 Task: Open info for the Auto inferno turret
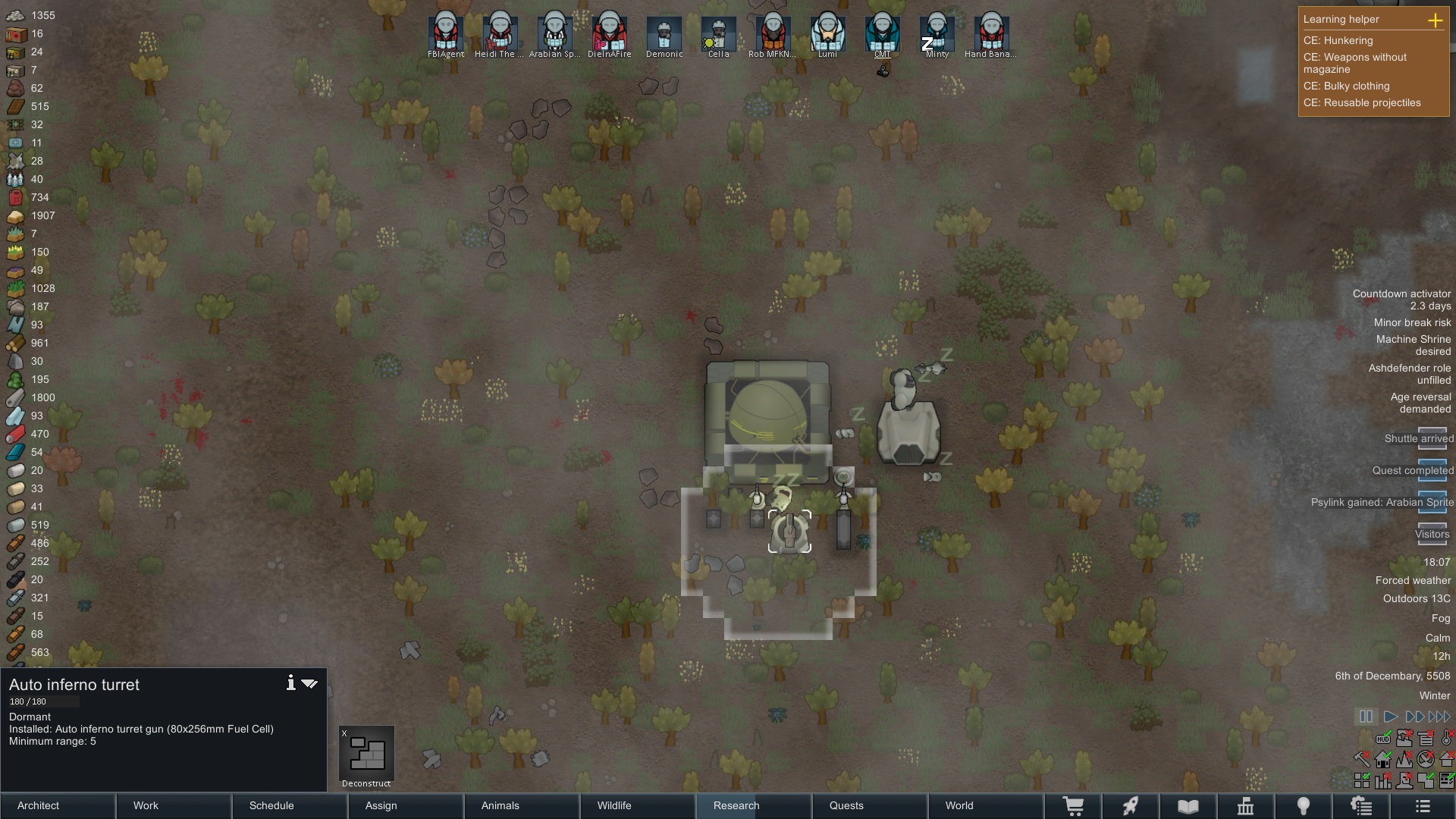(290, 682)
